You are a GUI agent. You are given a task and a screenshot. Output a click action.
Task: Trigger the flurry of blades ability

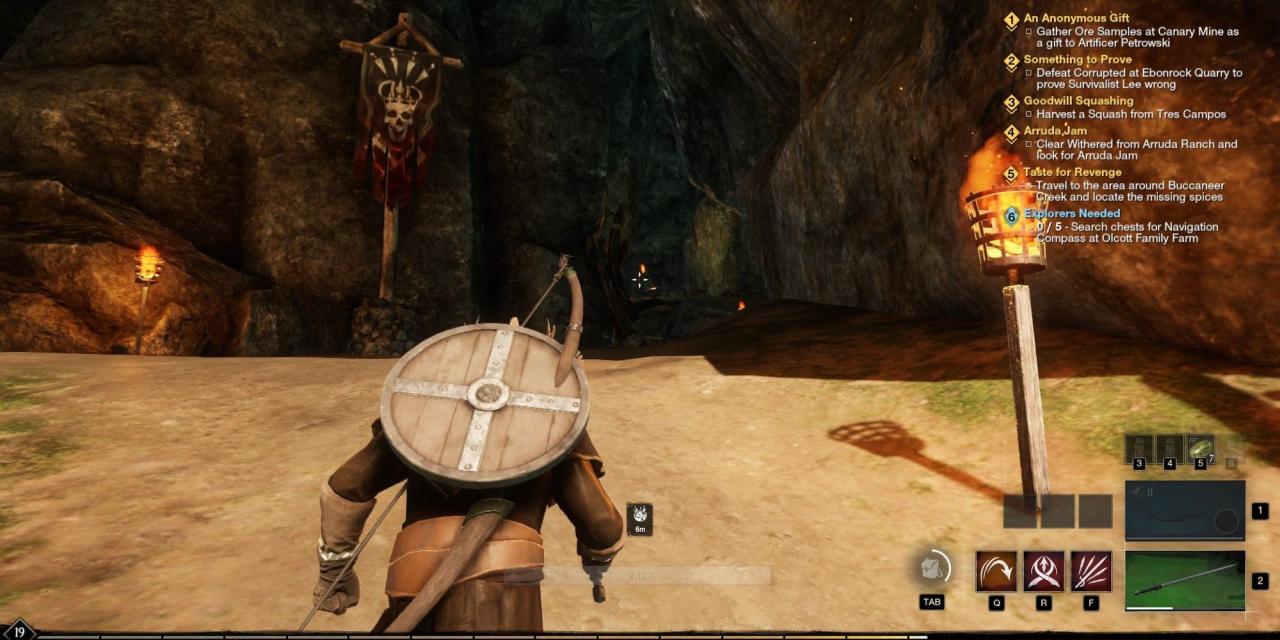pos(1091,571)
